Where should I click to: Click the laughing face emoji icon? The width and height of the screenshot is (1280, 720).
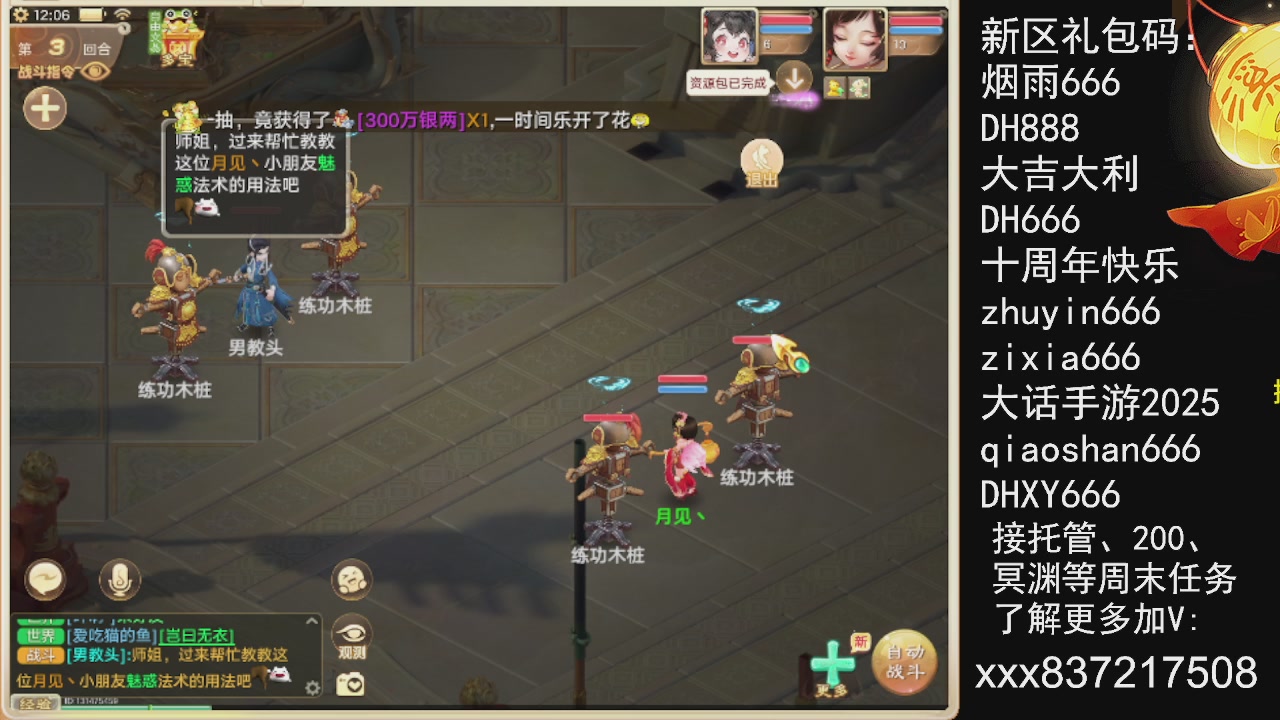350,580
